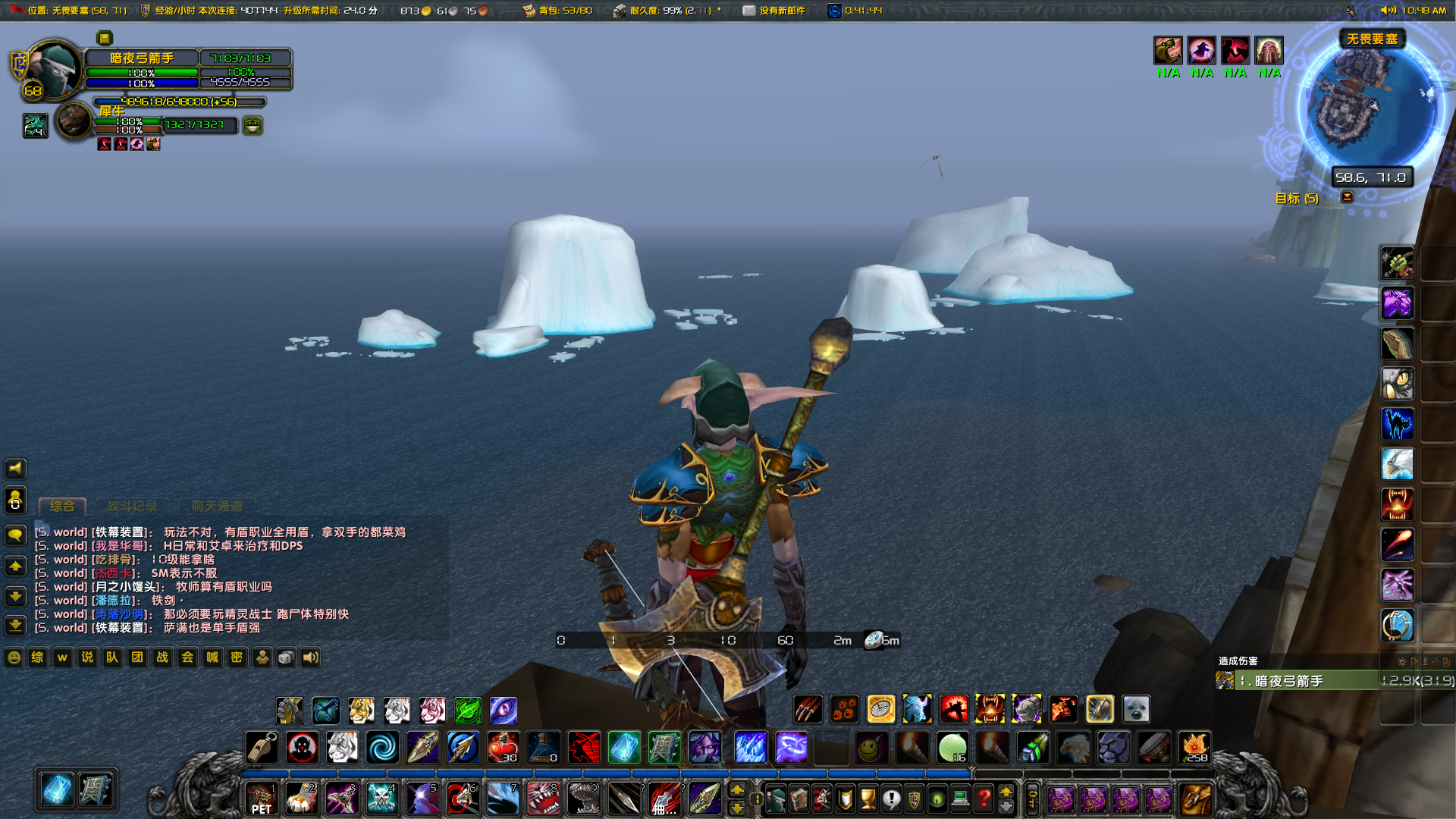Viewport: 1456px width, 819px height.
Task: Select the 综合 chat tab
Action: (x=62, y=506)
